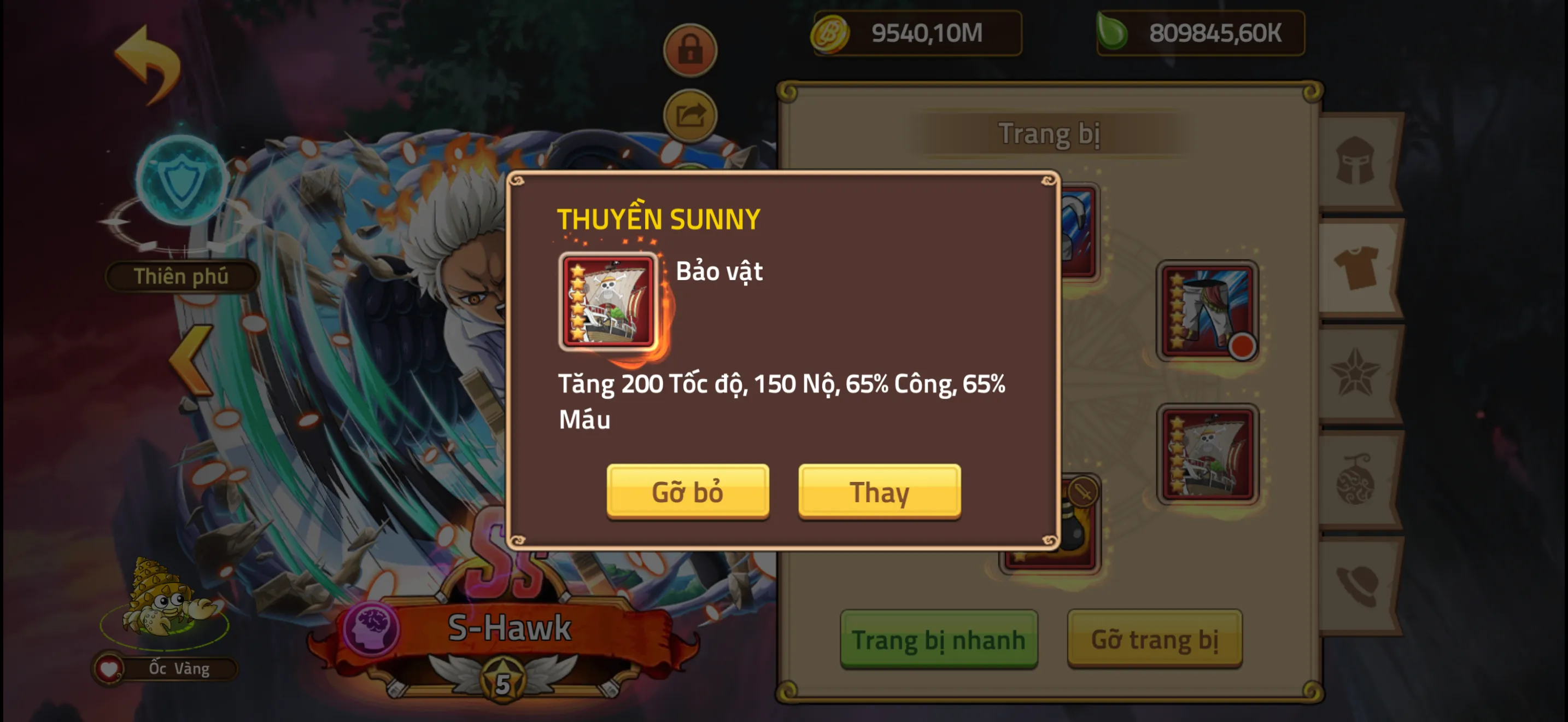Viewport: 1568px width, 722px height.
Task: Select the glowing shield talent orb
Action: [x=183, y=183]
